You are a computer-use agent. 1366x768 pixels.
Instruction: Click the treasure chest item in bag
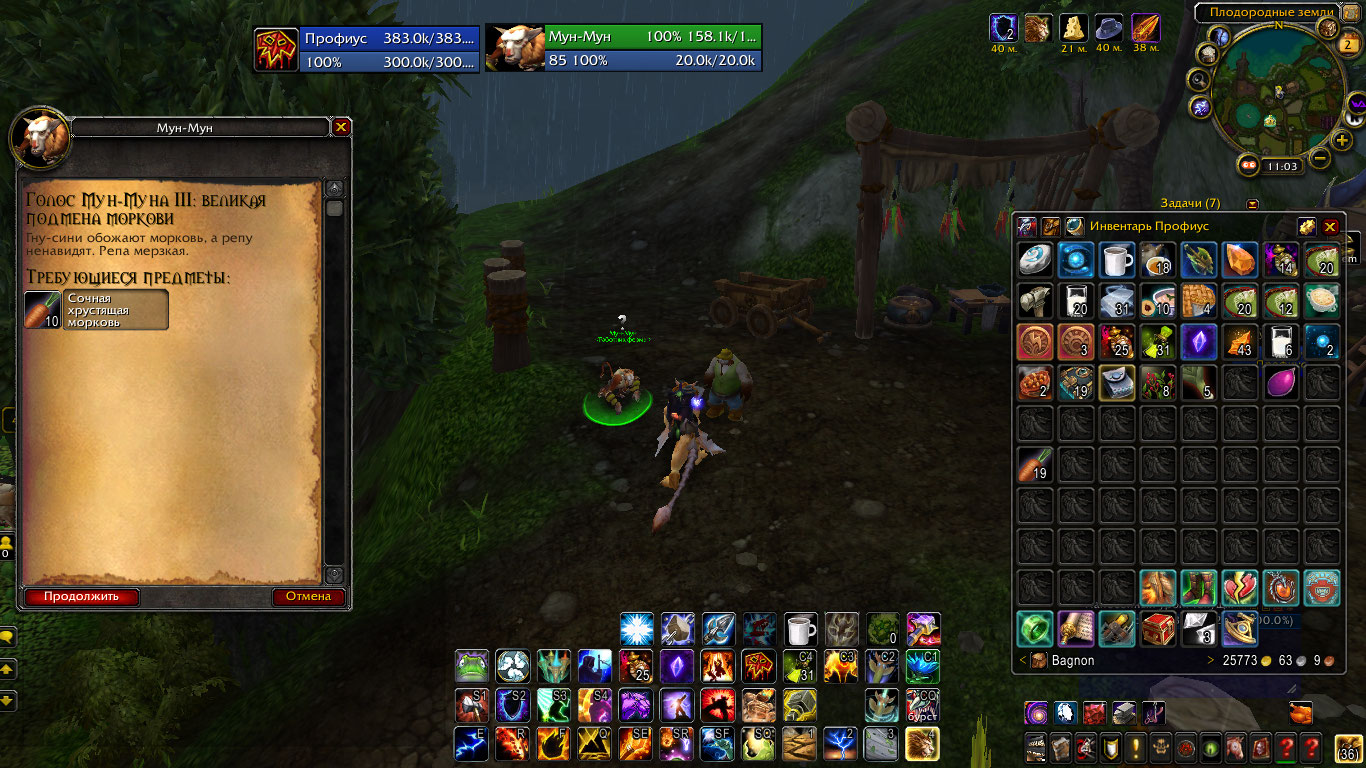pos(1157,628)
